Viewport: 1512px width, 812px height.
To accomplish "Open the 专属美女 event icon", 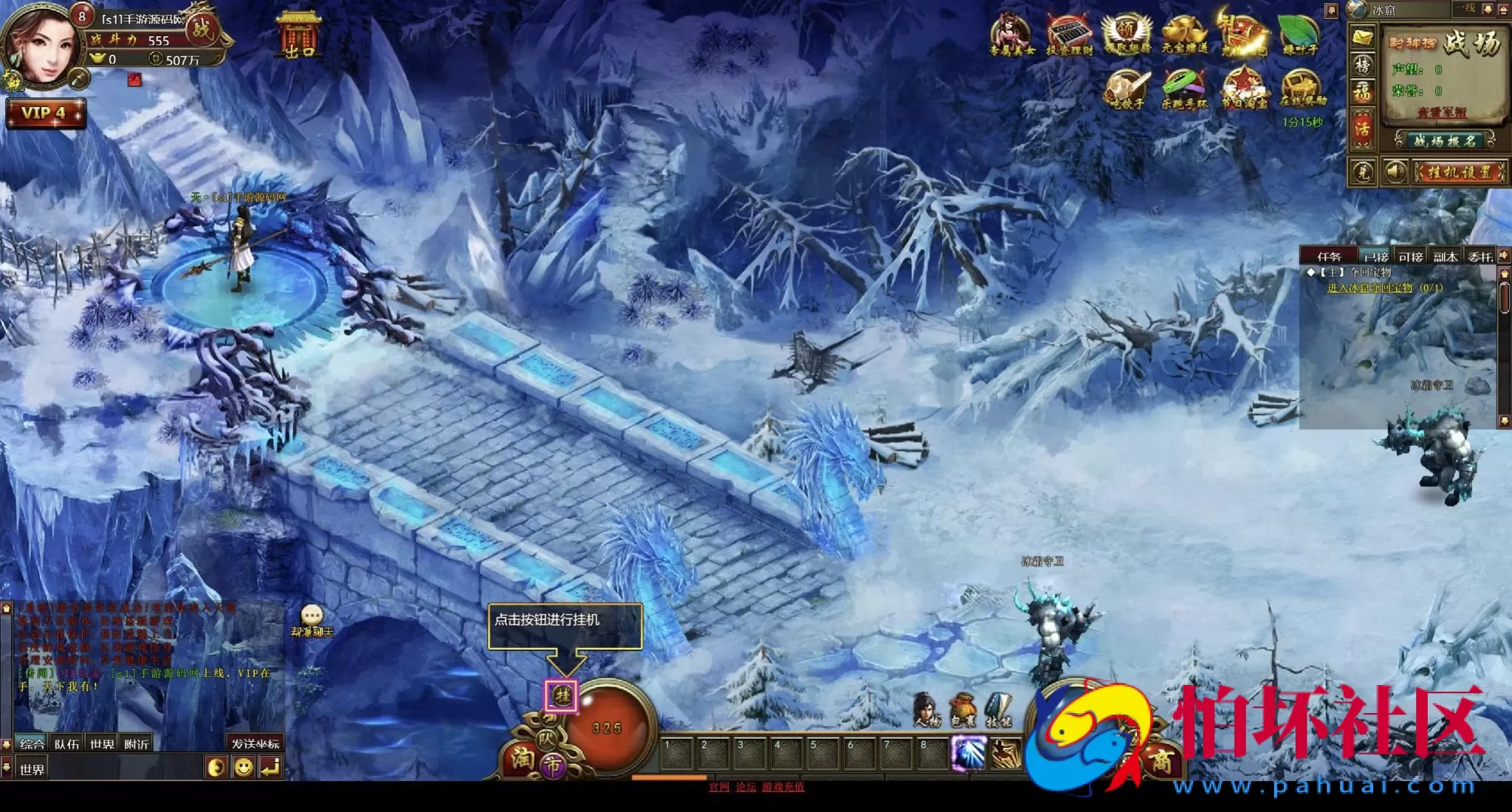I will (x=1011, y=34).
